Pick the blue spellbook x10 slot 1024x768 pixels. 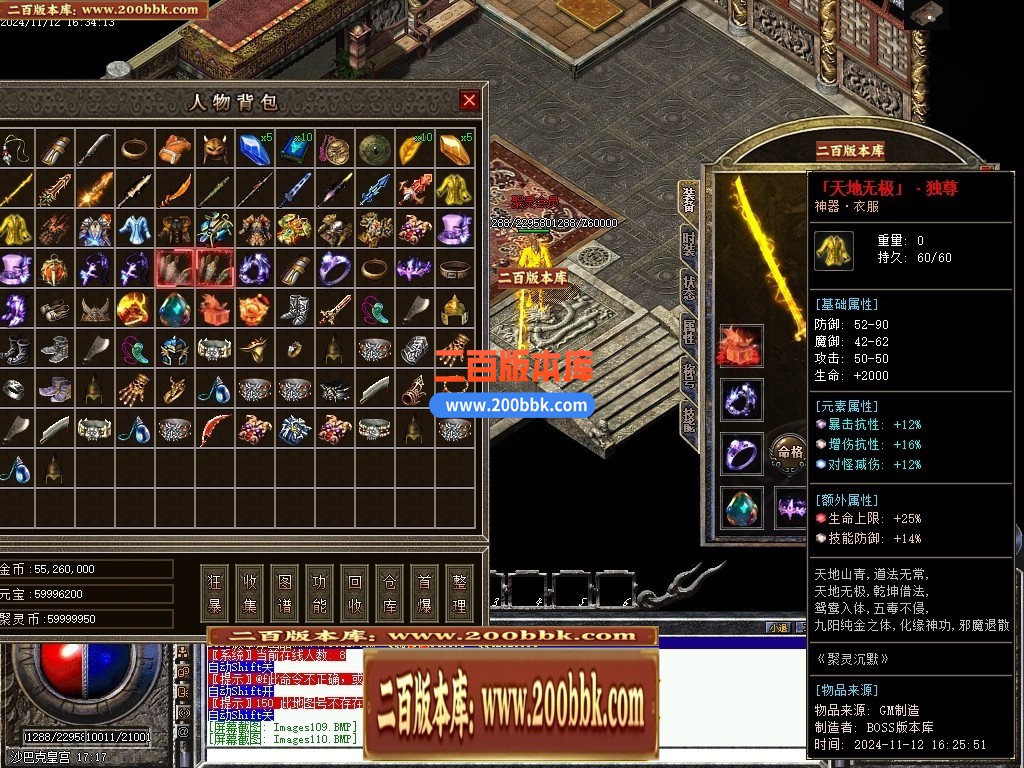[x=294, y=149]
